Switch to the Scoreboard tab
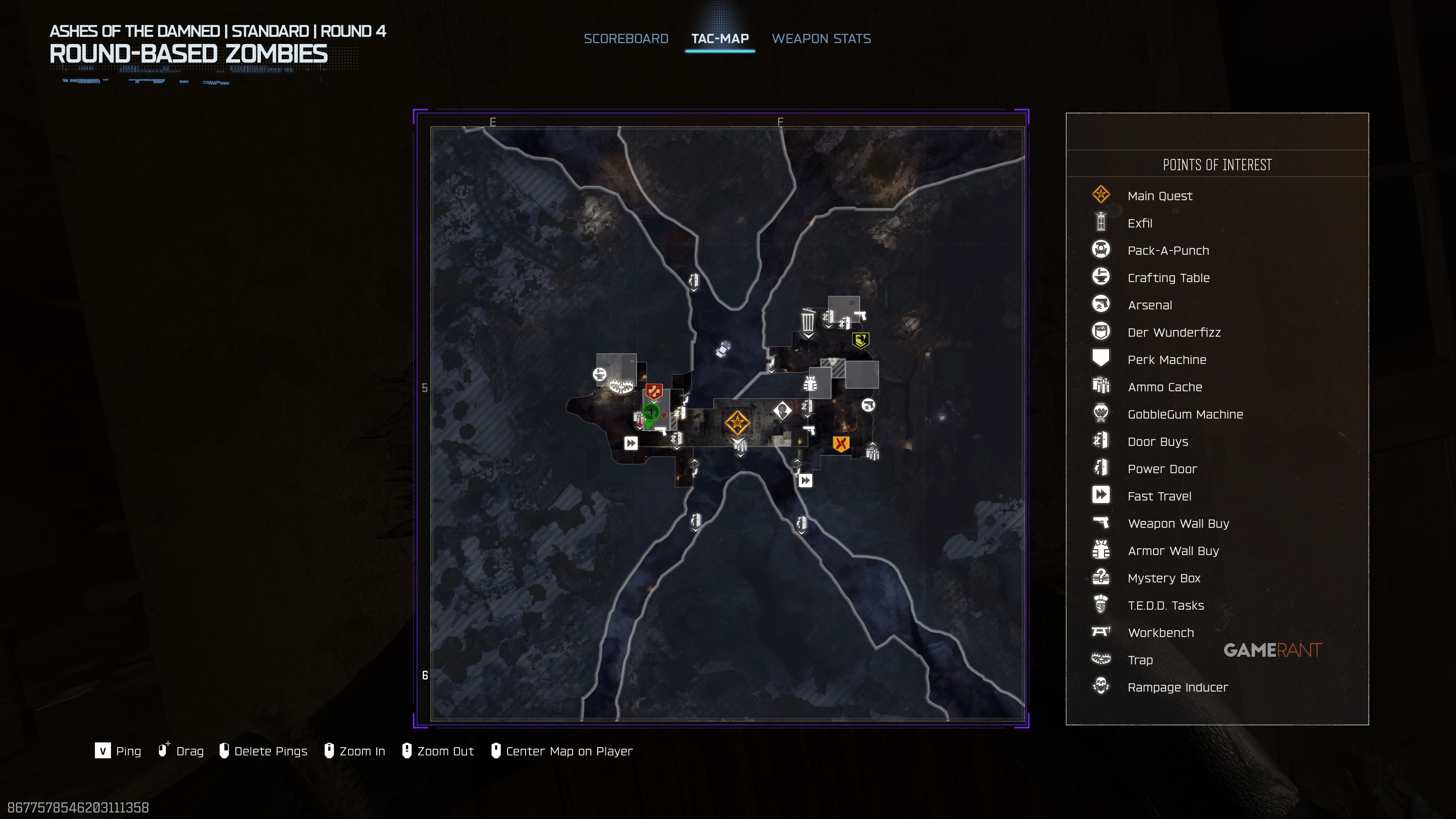This screenshot has height=819, width=1456. (626, 38)
